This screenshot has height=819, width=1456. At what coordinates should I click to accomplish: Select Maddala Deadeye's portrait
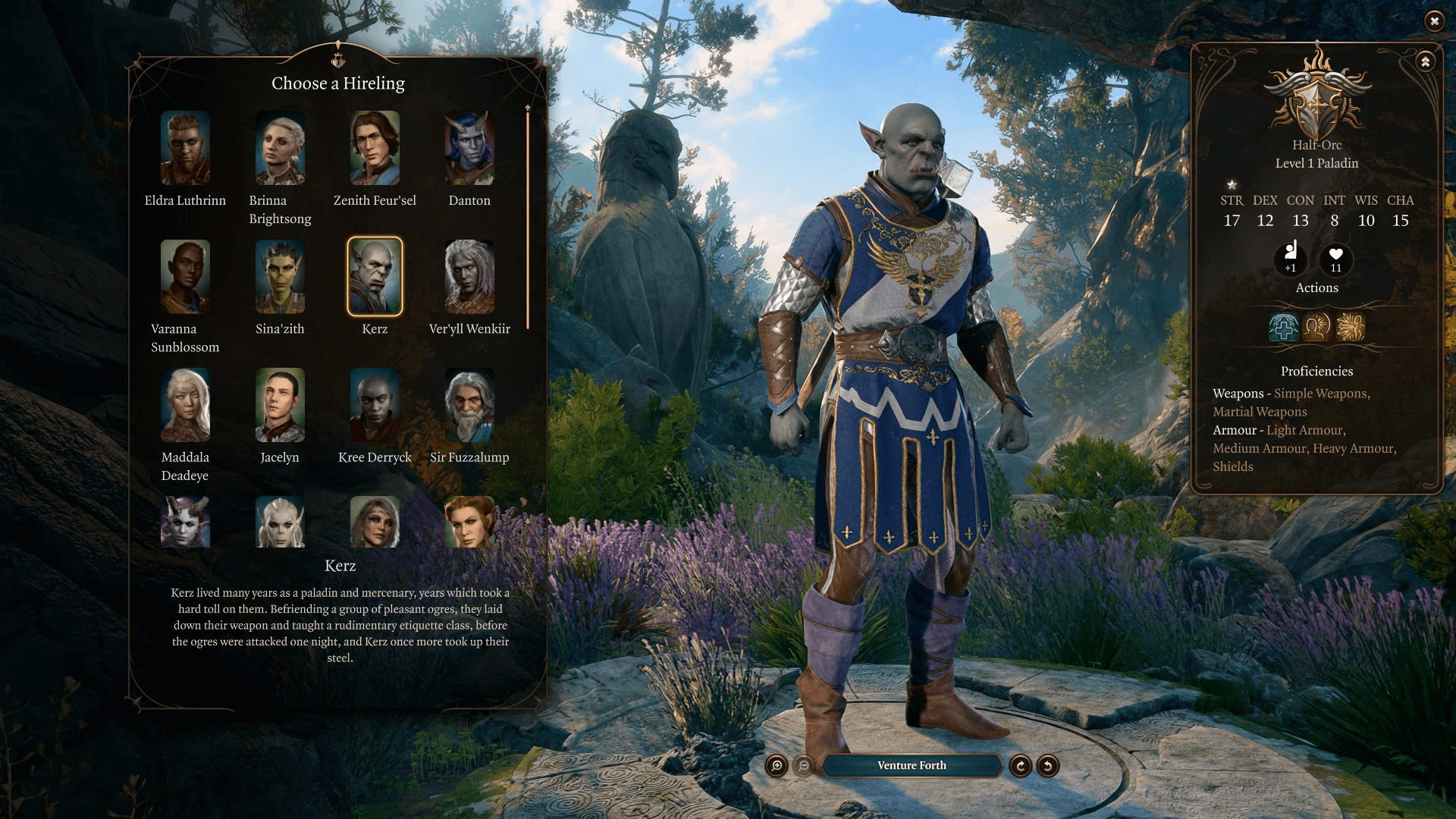186,404
